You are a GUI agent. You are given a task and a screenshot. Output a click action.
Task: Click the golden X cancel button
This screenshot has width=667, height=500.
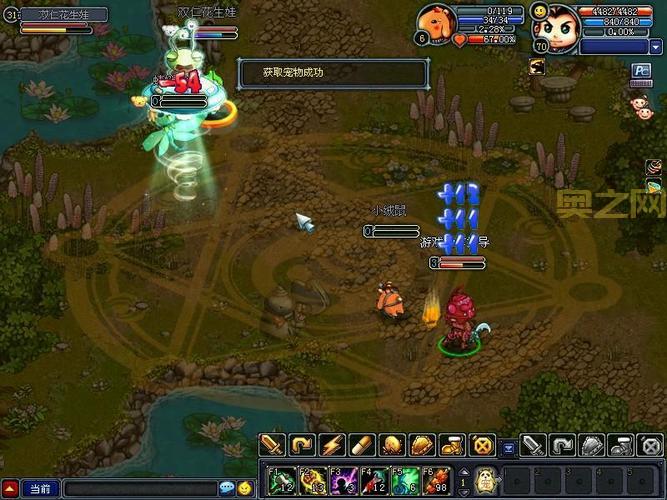tap(482, 445)
